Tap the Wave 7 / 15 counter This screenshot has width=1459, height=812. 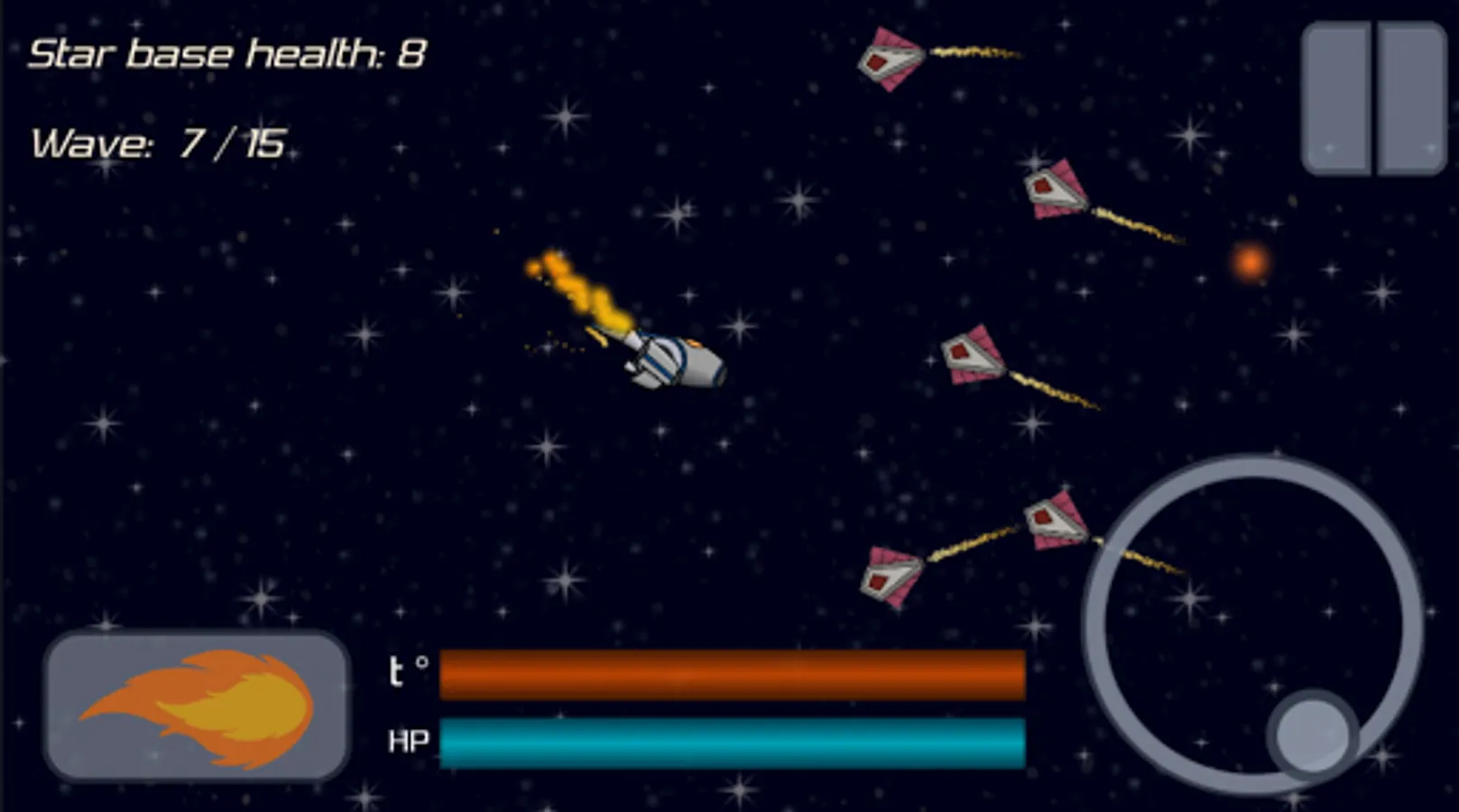point(161,142)
